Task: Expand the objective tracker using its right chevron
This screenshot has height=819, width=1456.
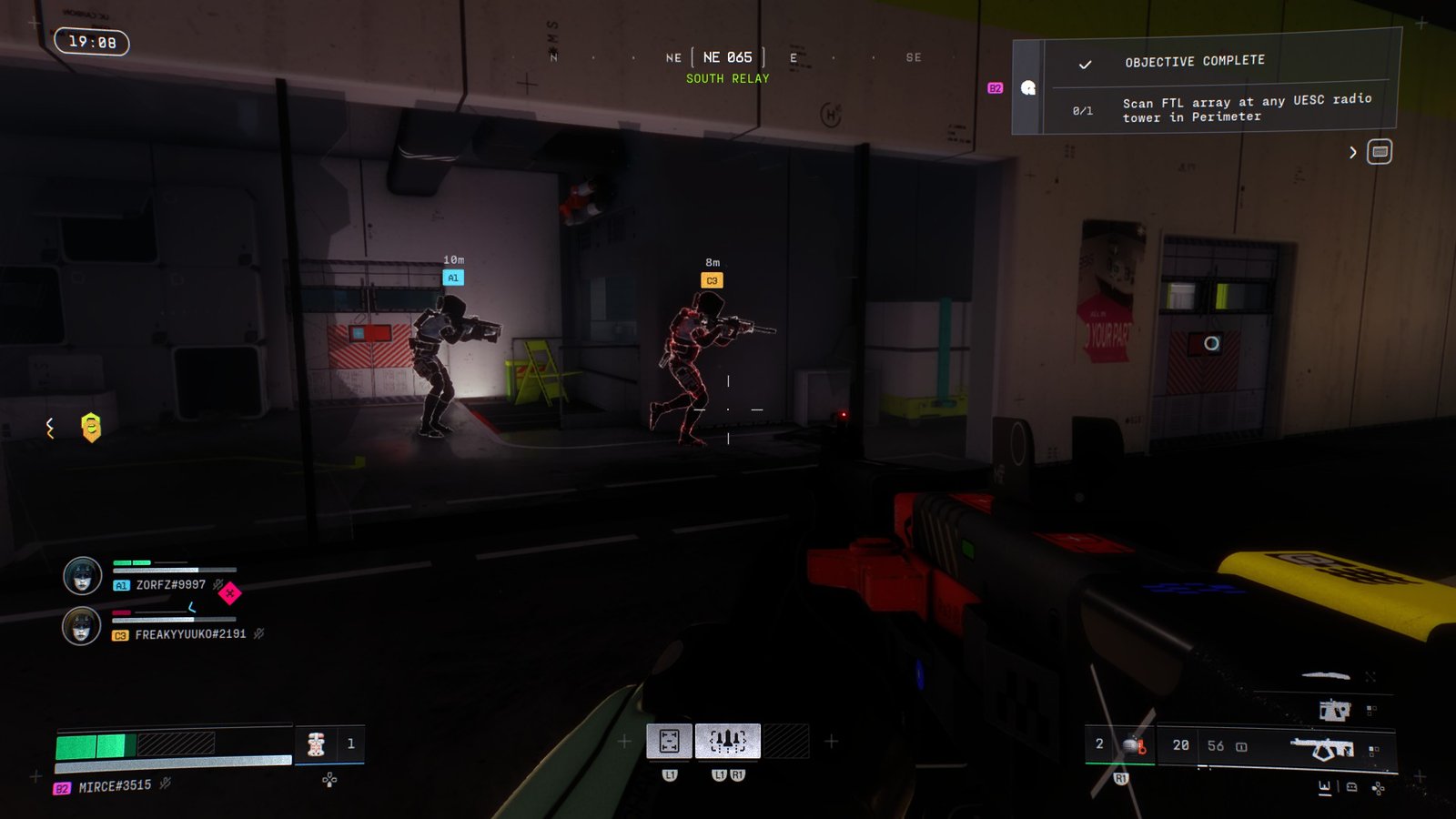Action: point(1352,153)
